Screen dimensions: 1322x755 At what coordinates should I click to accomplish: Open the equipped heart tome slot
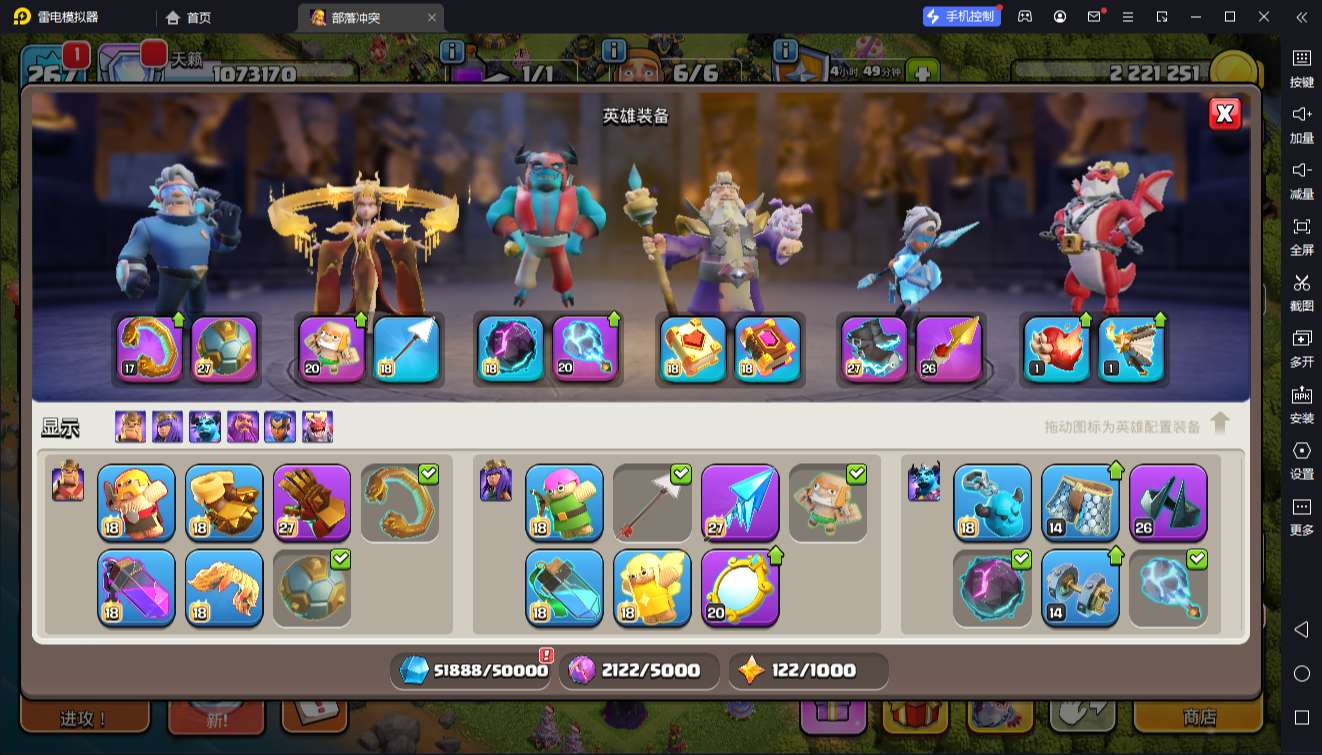click(693, 349)
